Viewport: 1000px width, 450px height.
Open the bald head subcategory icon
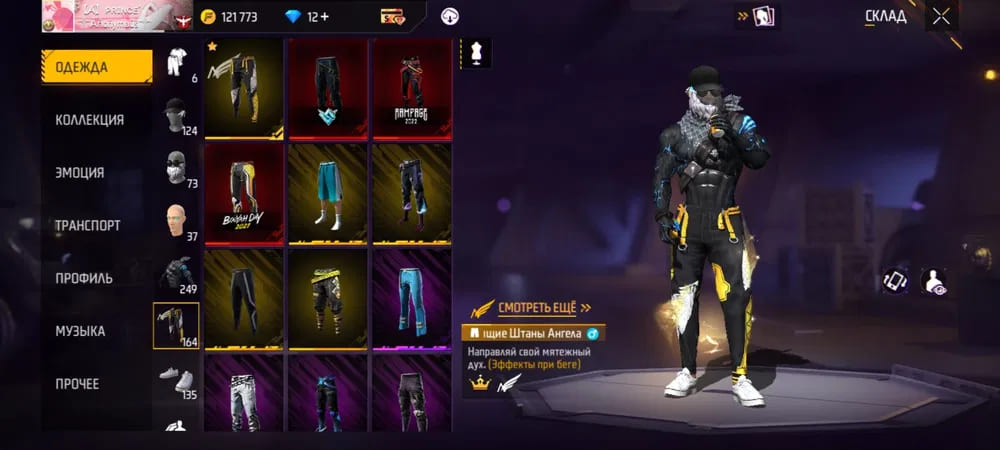click(176, 222)
